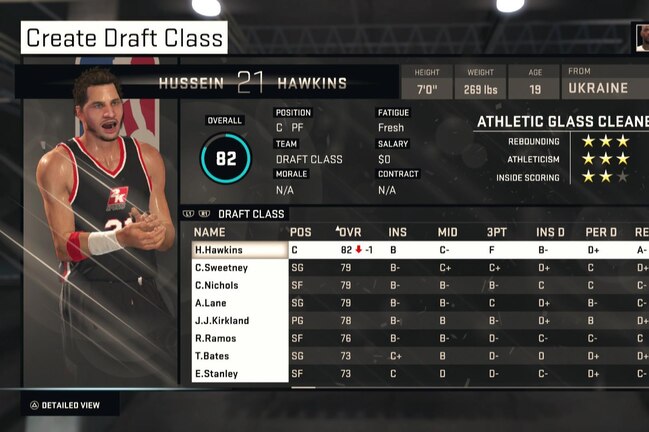Sort players by the POS column
649x432 pixels.
tap(301, 231)
